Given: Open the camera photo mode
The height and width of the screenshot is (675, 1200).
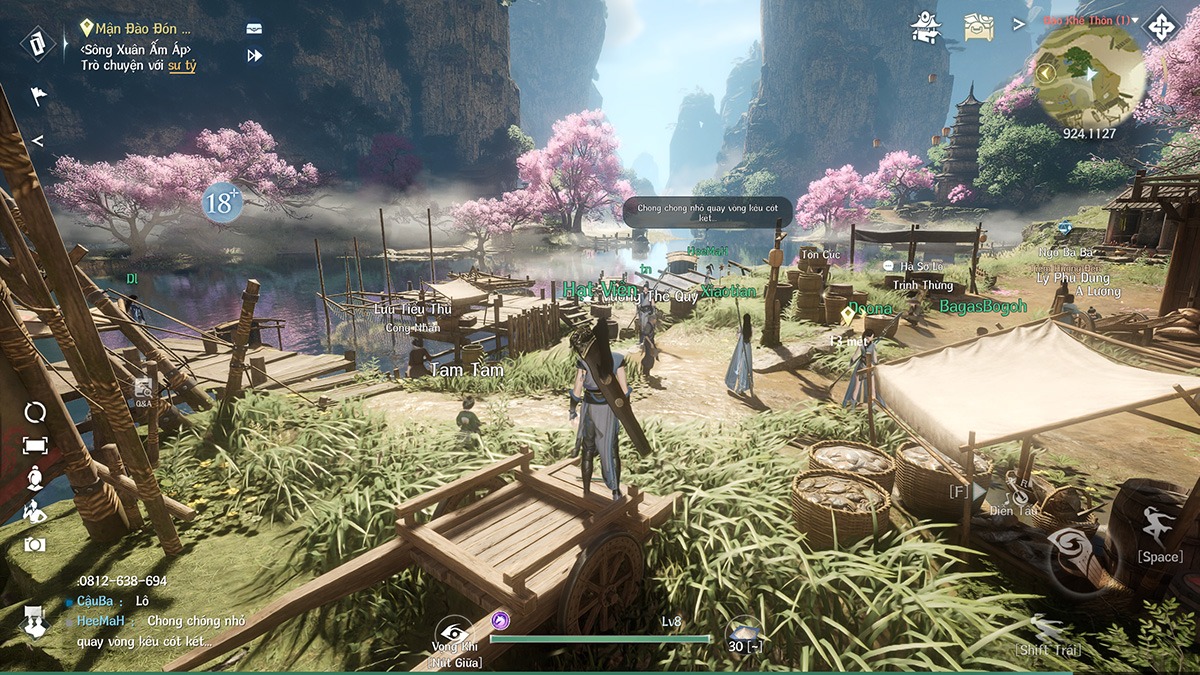Looking at the screenshot, I should click(x=35, y=545).
